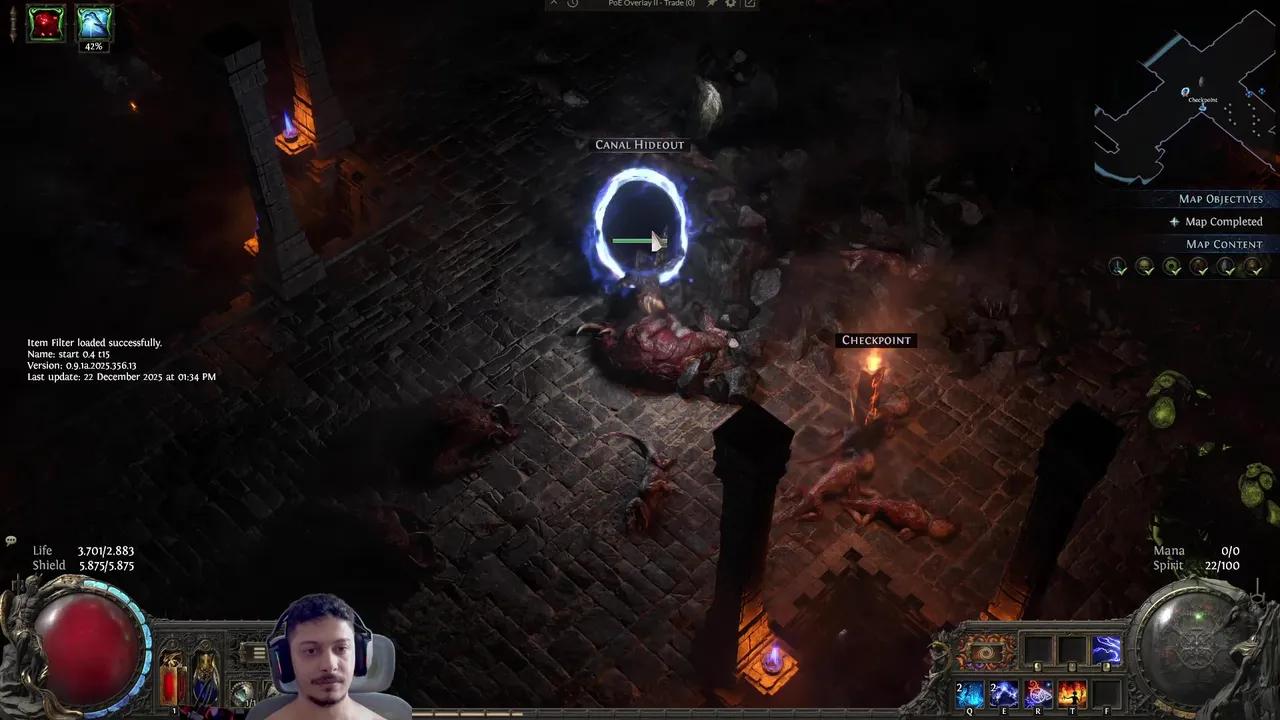Expand the Map Content section
Viewport: 1280px width, 720px height.
click(x=1225, y=244)
